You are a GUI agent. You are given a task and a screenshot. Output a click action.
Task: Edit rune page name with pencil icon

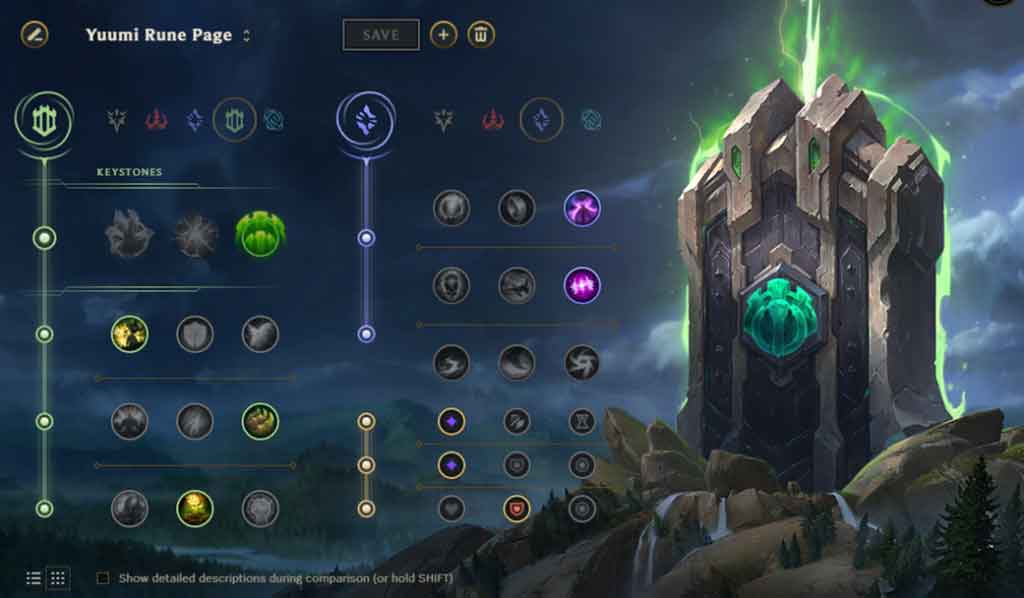coord(34,35)
